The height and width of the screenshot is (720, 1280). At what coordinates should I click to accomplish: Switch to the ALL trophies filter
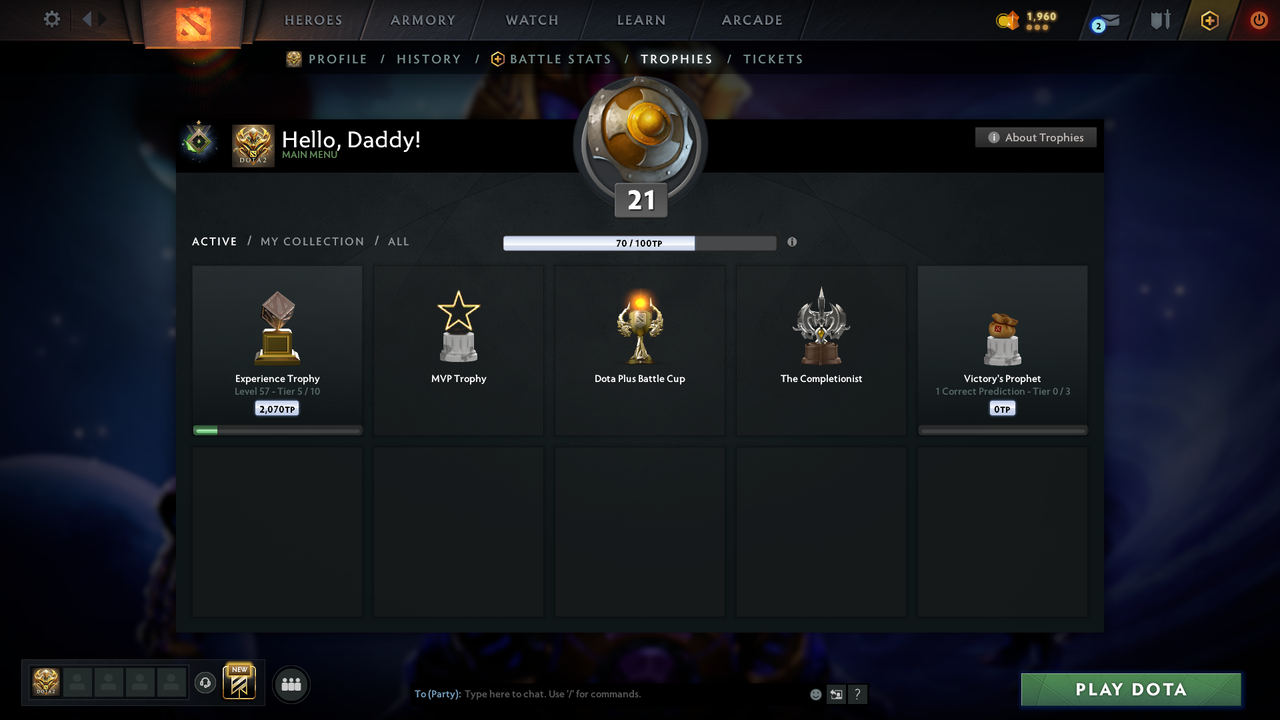398,241
